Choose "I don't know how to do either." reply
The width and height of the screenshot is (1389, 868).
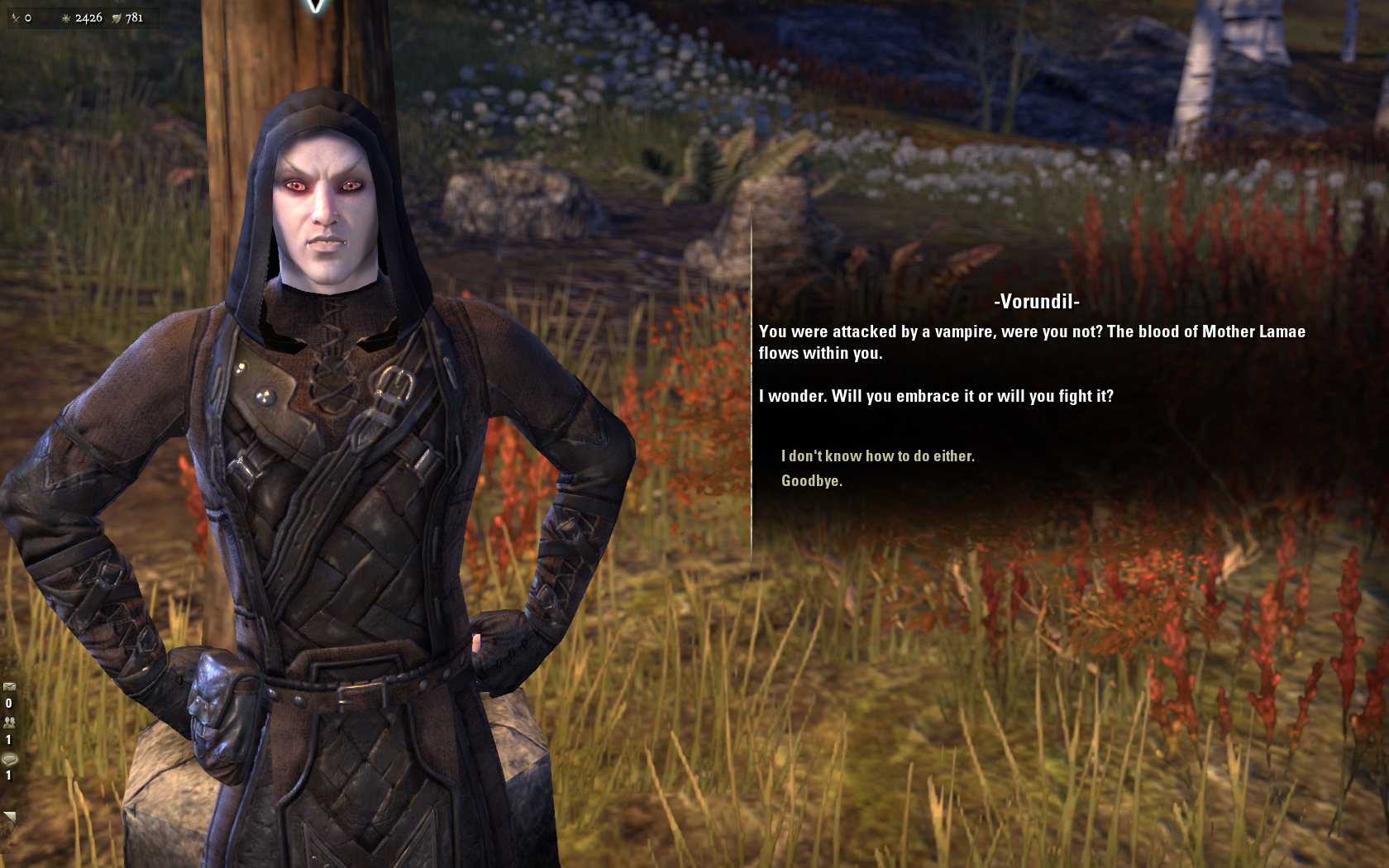[x=877, y=455]
